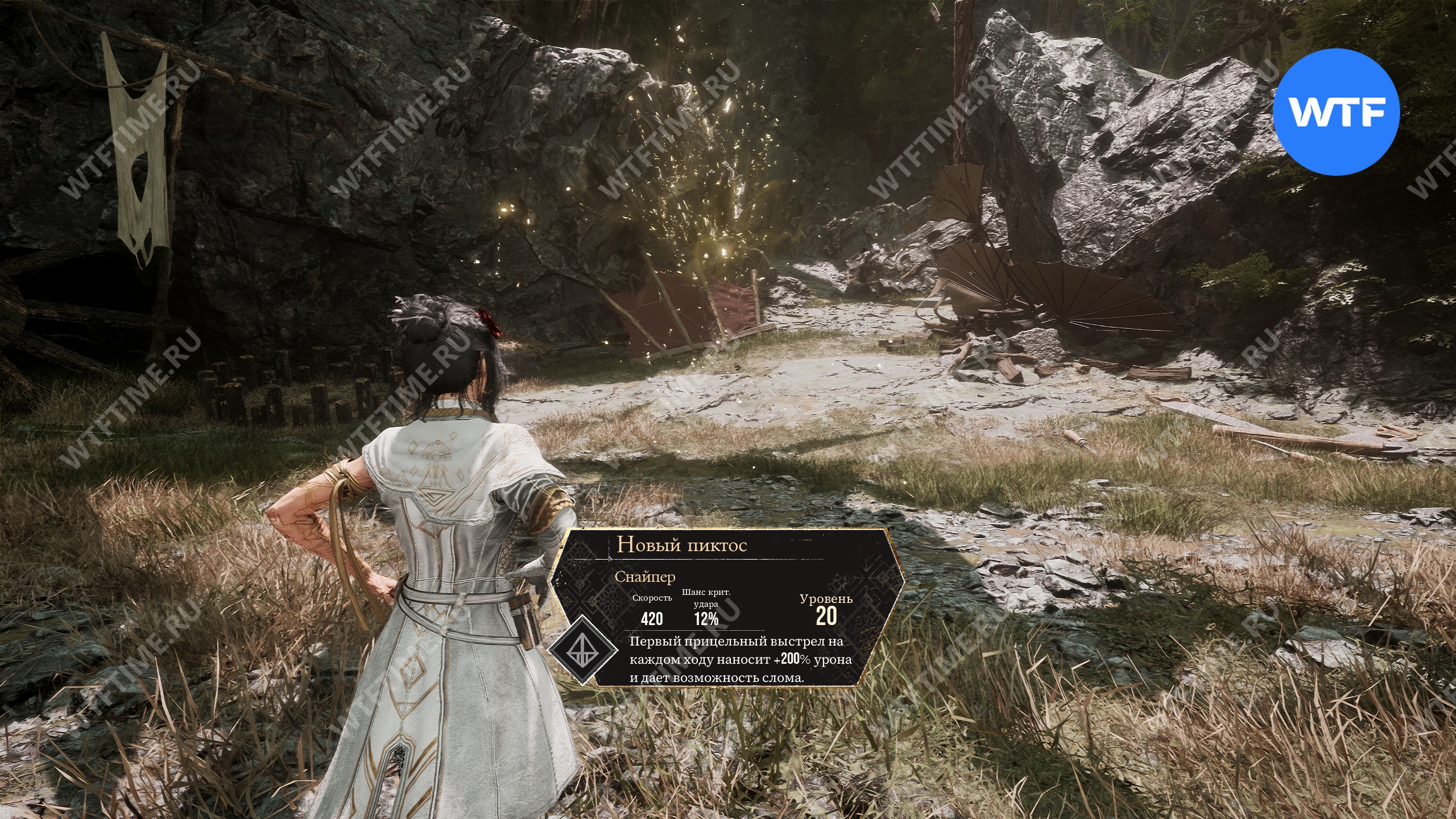Click the blue WTF logo badge
Image resolution: width=1456 pixels, height=819 pixels.
(x=1335, y=112)
